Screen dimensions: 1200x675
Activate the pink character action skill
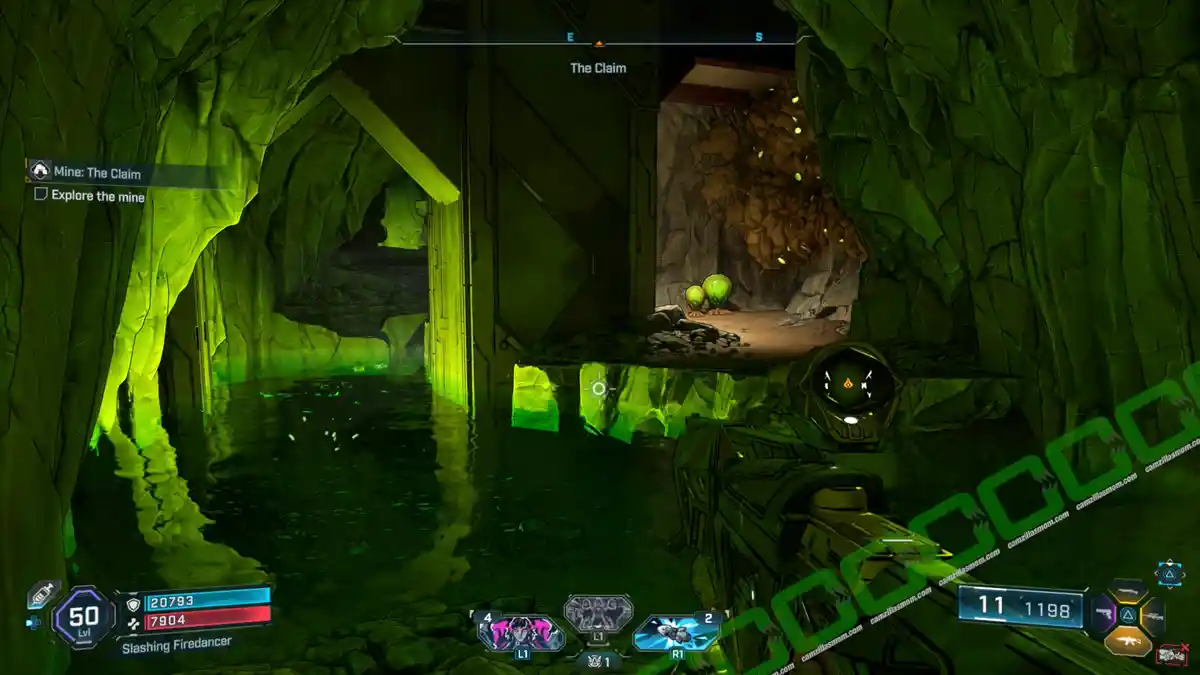click(x=521, y=634)
